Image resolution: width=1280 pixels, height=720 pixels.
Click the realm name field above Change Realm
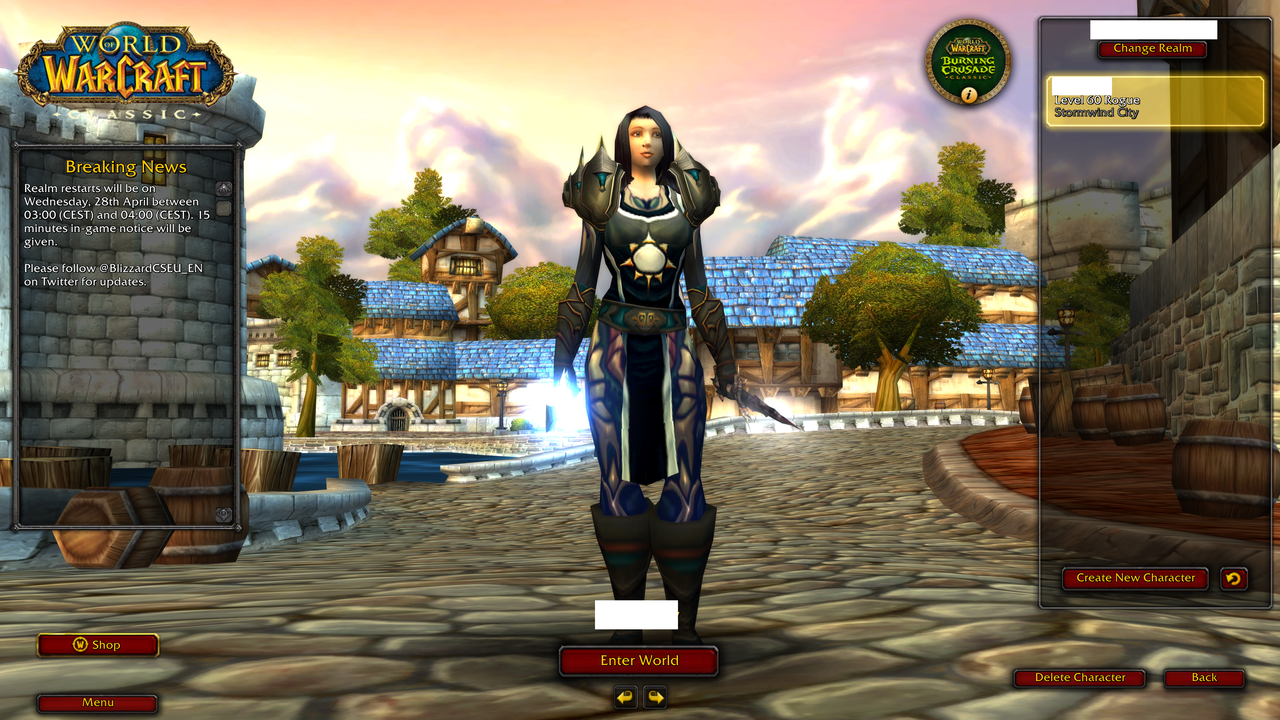click(x=1152, y=27)
